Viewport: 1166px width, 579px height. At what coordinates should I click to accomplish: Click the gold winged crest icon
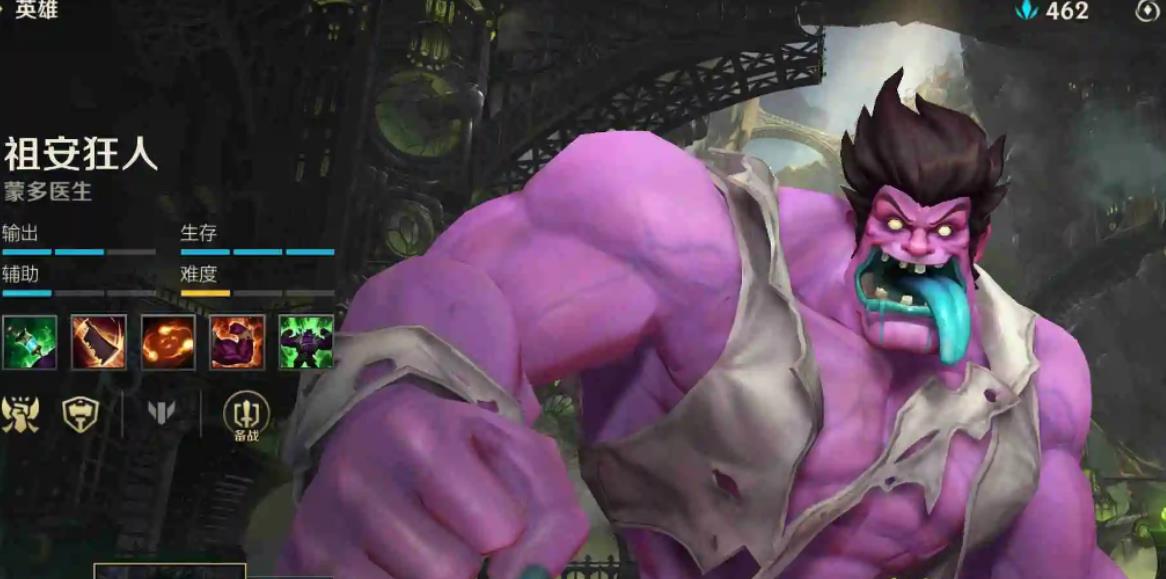tap(20, 413)
